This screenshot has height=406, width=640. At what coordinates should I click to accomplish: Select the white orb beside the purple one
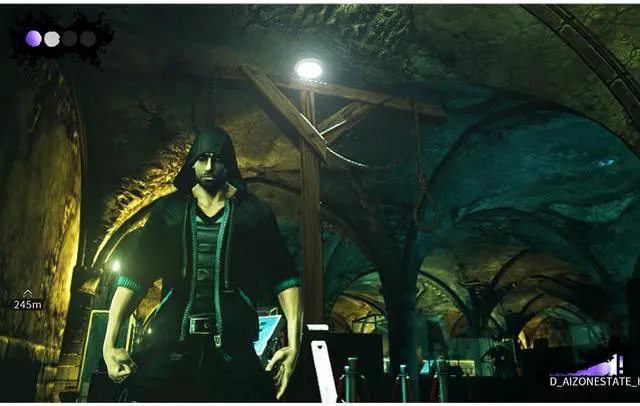(x=52, y=39)
